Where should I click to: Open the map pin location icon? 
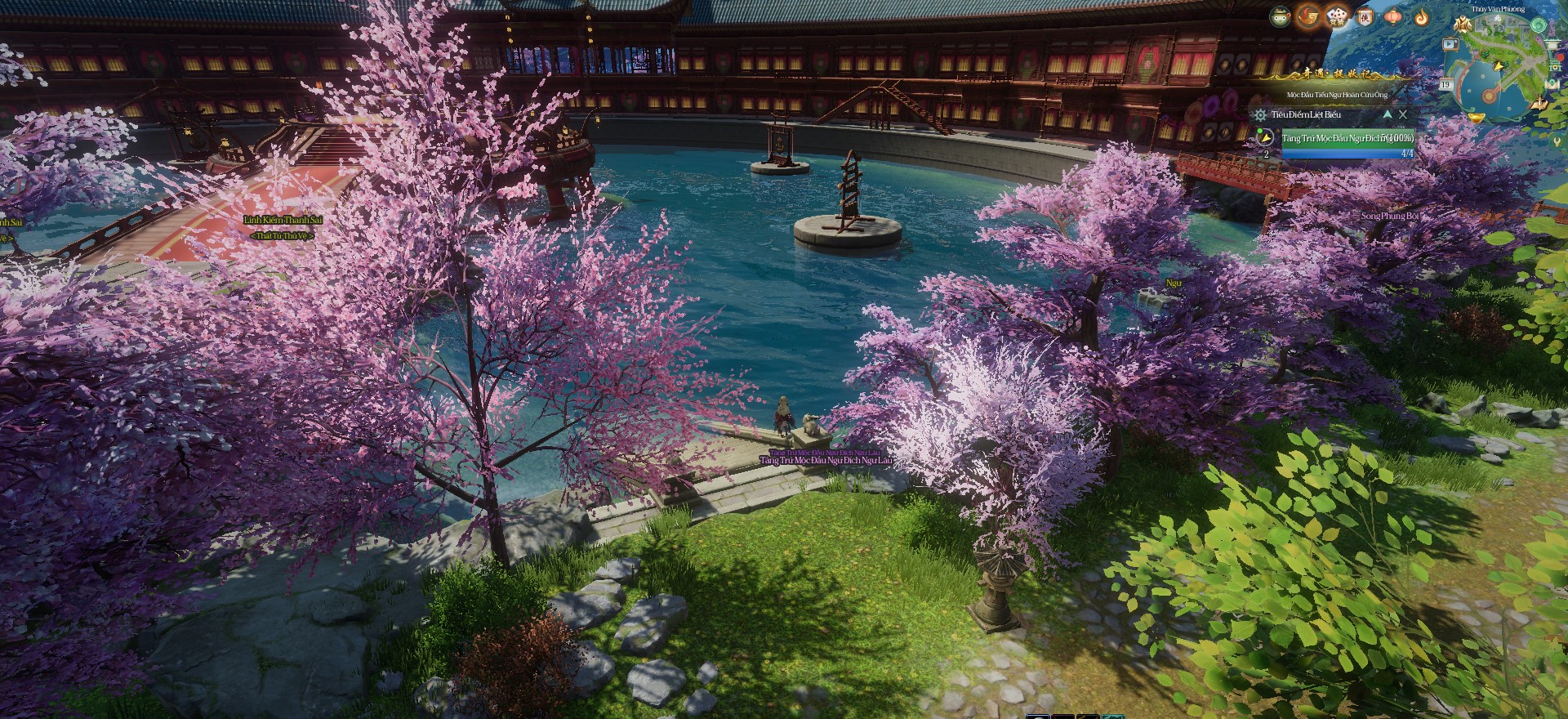click(1552, 83)
